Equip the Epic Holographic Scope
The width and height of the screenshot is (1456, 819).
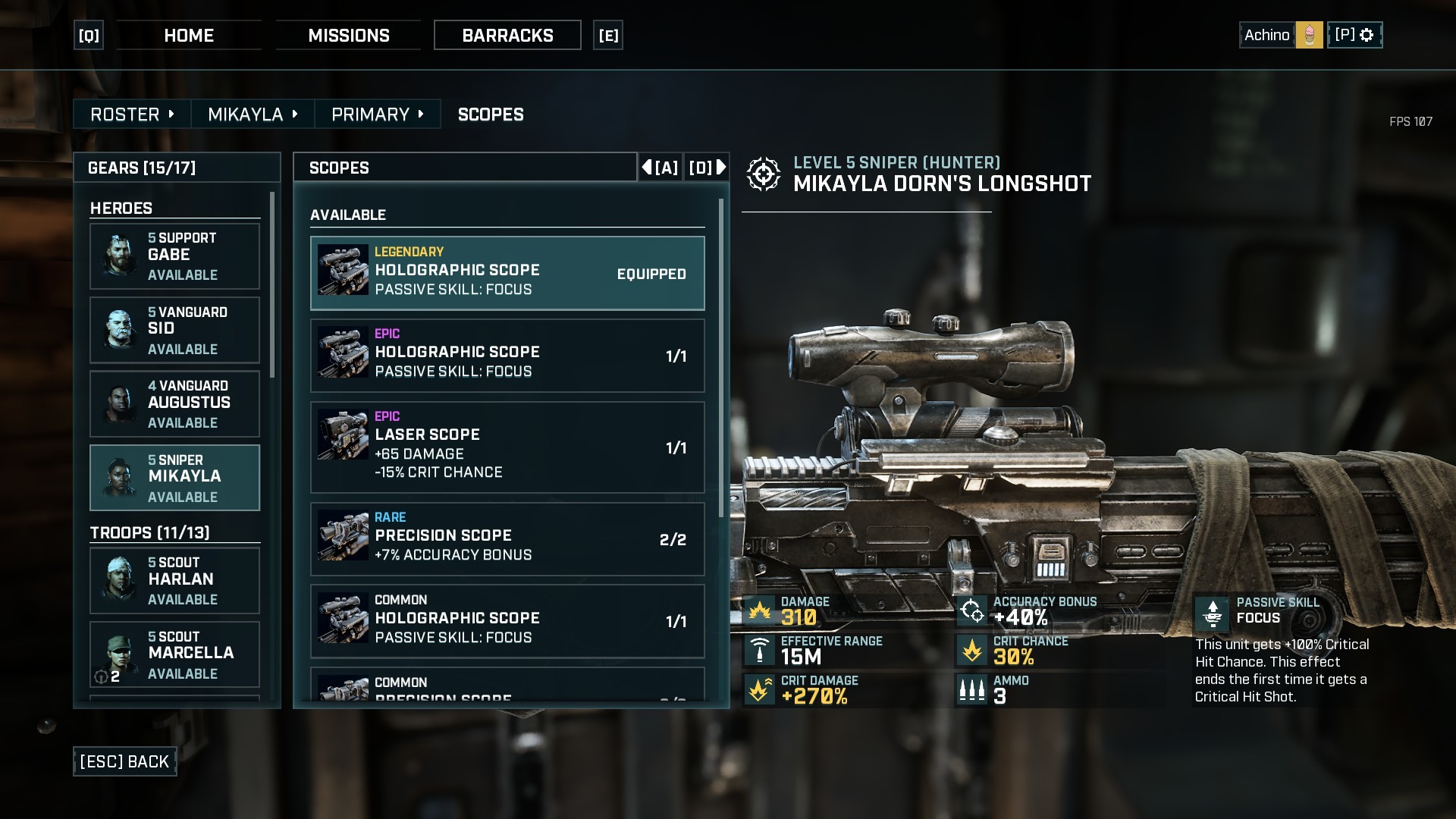point(507,356)
